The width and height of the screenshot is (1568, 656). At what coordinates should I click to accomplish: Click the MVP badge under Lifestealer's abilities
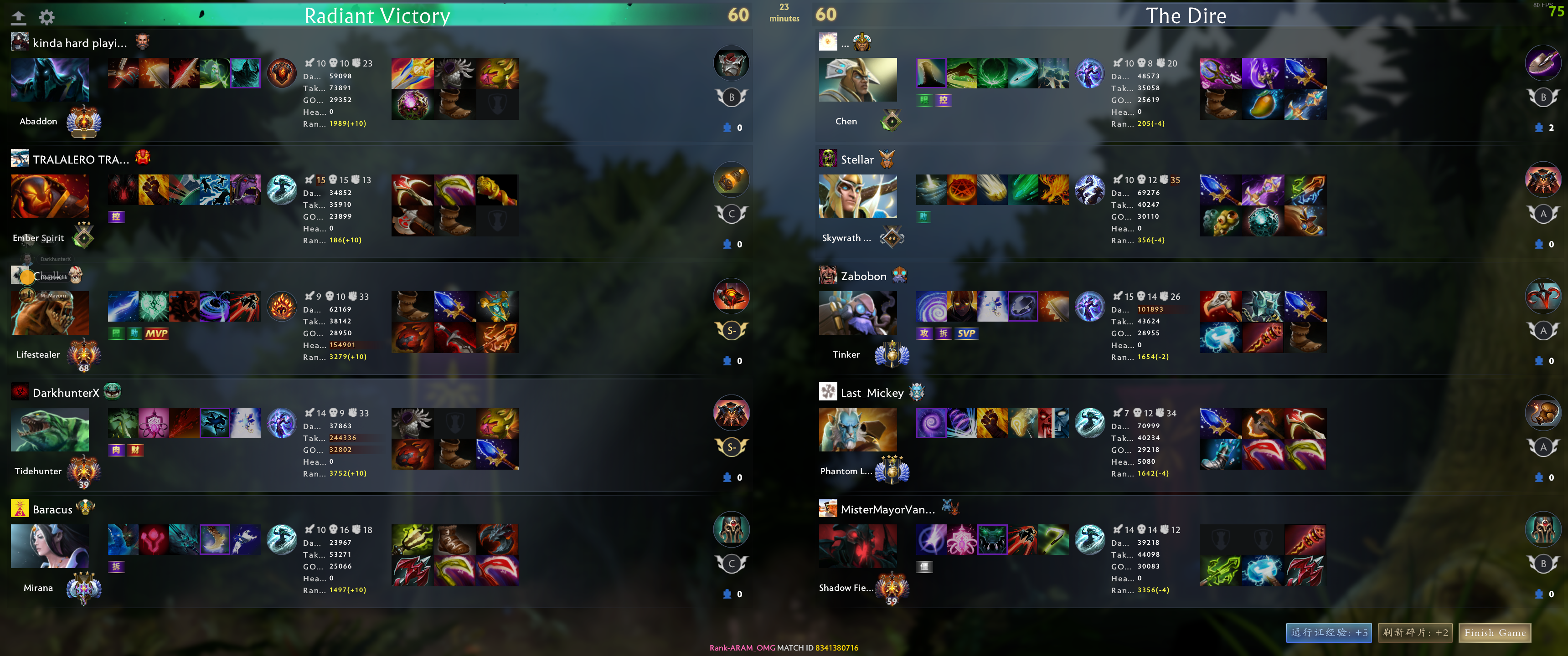click(156, 333)
